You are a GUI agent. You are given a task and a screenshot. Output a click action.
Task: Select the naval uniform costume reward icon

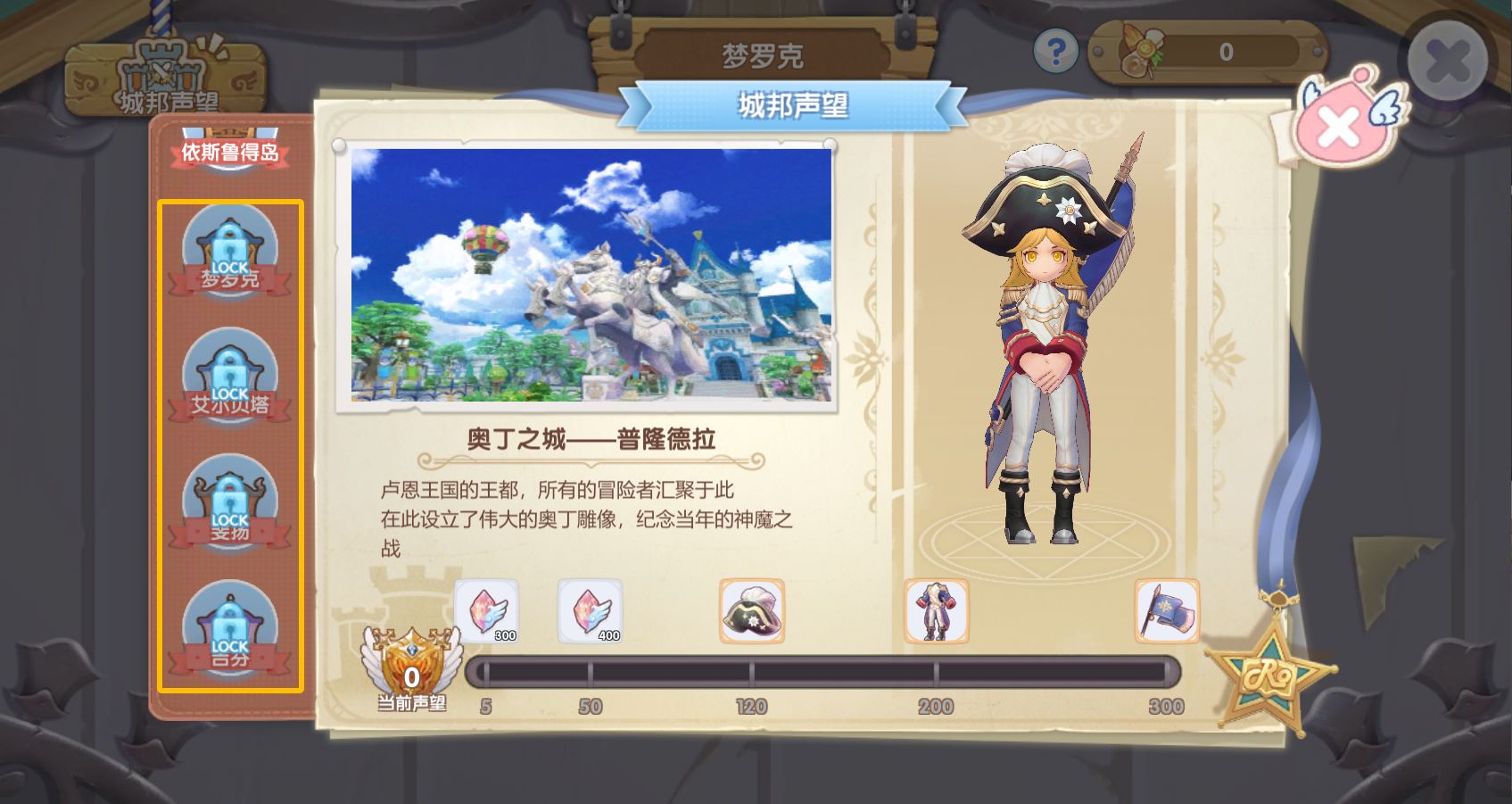point(935,612)
